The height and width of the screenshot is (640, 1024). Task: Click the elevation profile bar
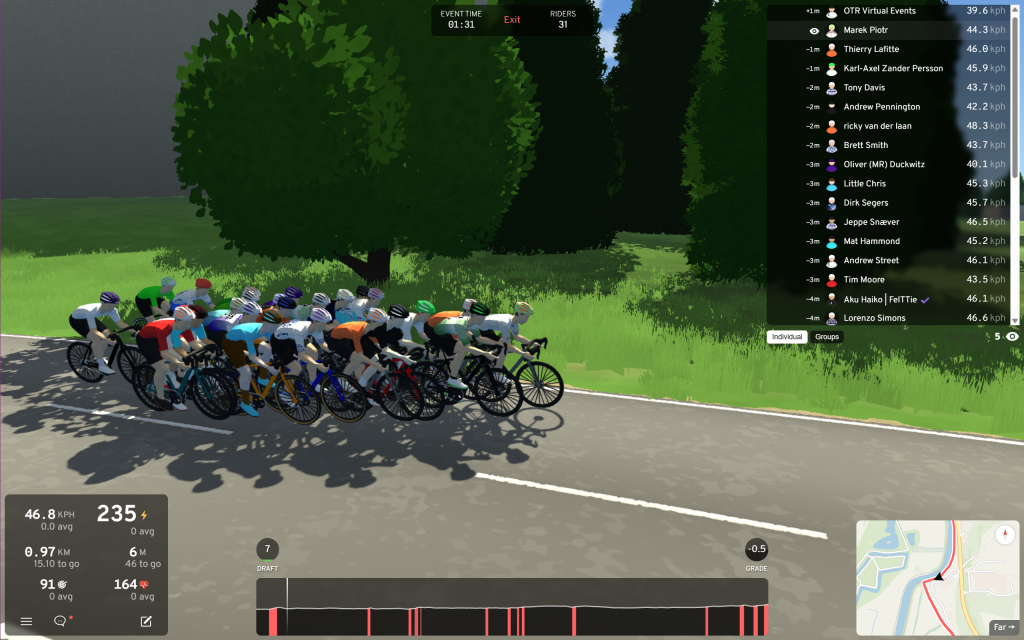pos(512,606)
